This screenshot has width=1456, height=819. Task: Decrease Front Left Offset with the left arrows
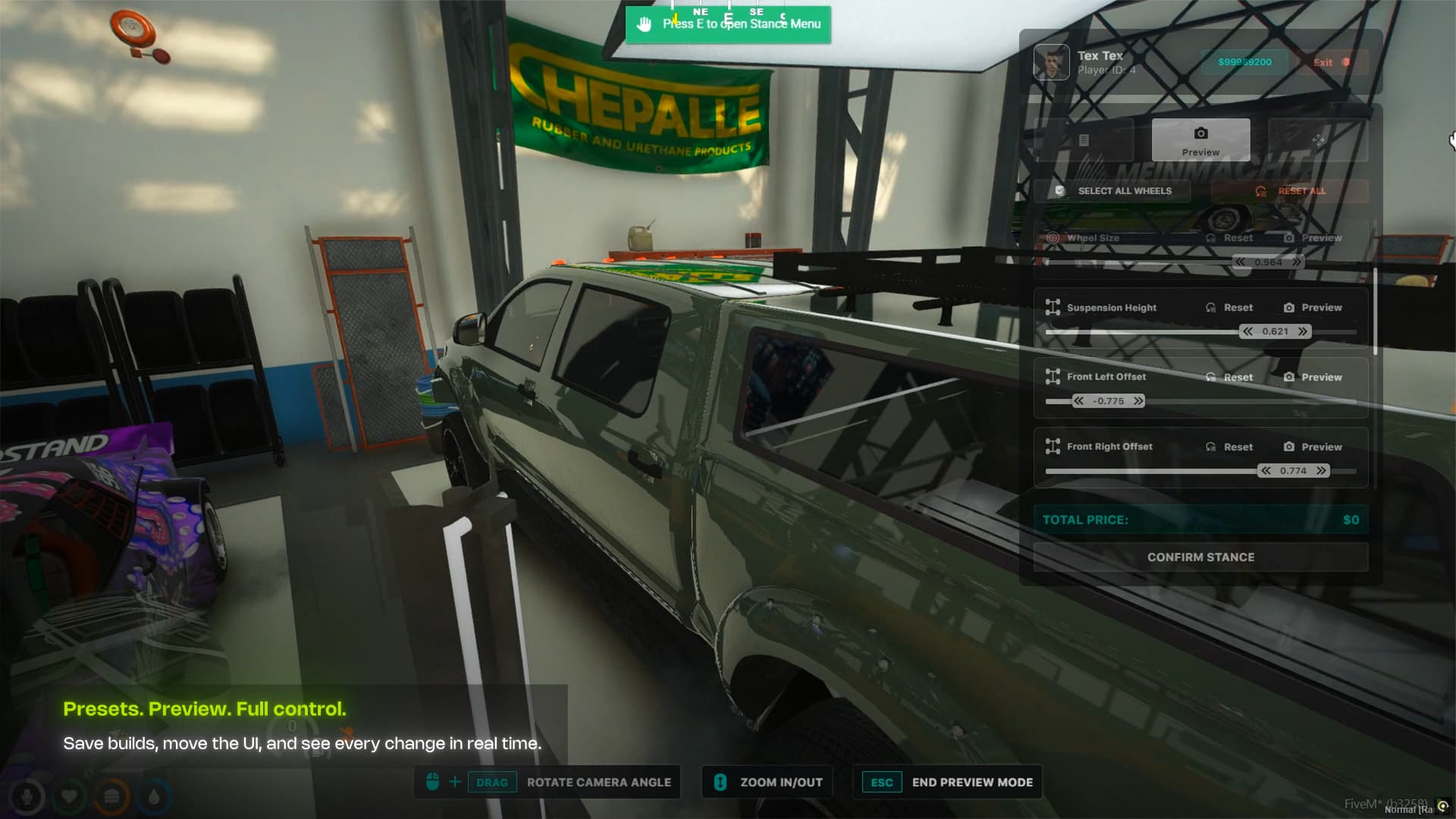1078,401
